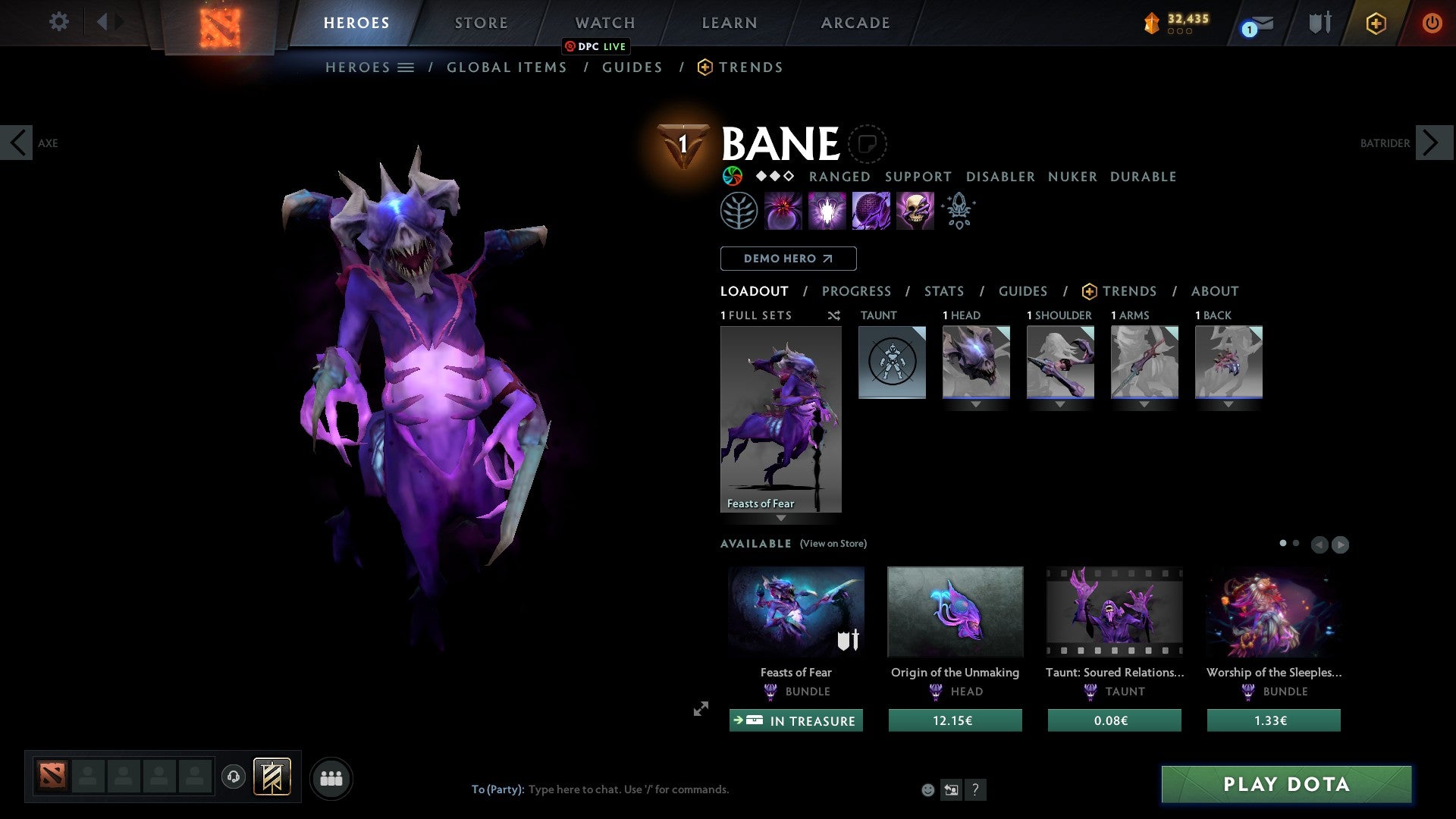Click the Demo Hero button
This screenshot has width=1456, height=819.
787,259
